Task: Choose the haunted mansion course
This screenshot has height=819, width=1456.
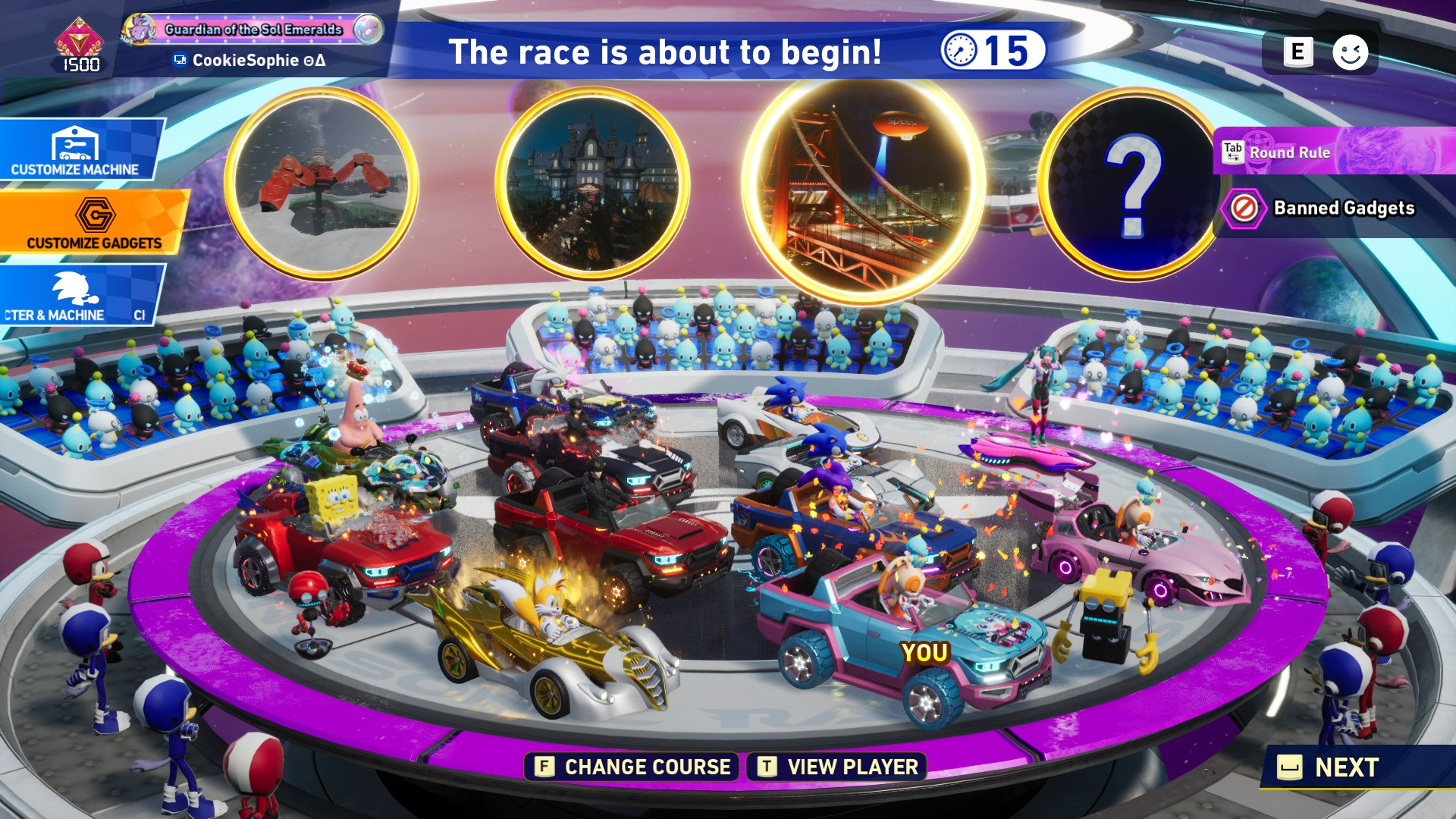Action: (x=592, y=184)
